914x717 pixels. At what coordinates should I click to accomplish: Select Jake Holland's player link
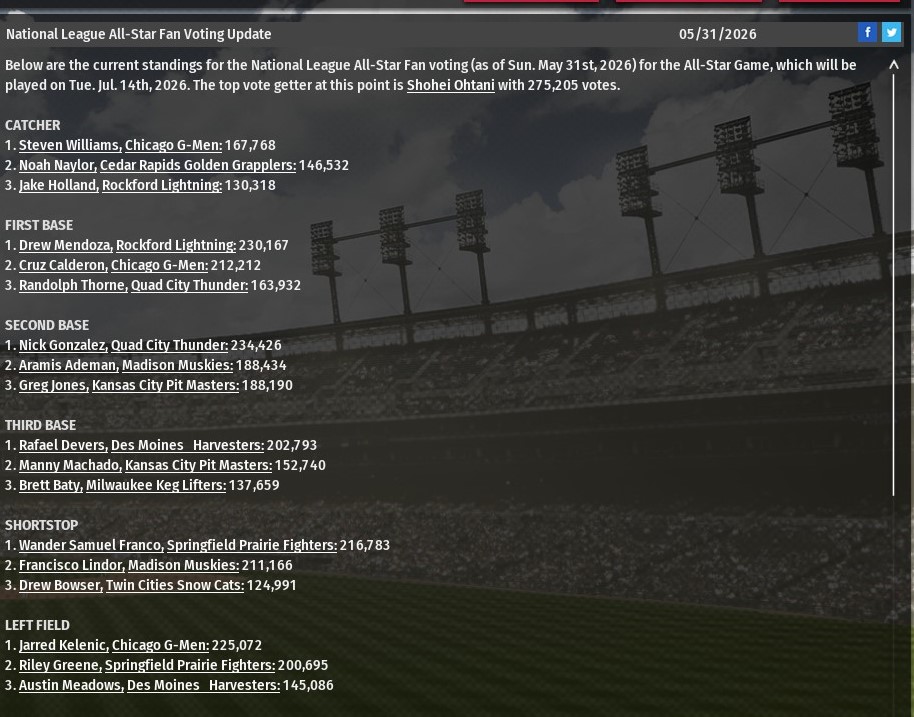(x=58, y=185)
